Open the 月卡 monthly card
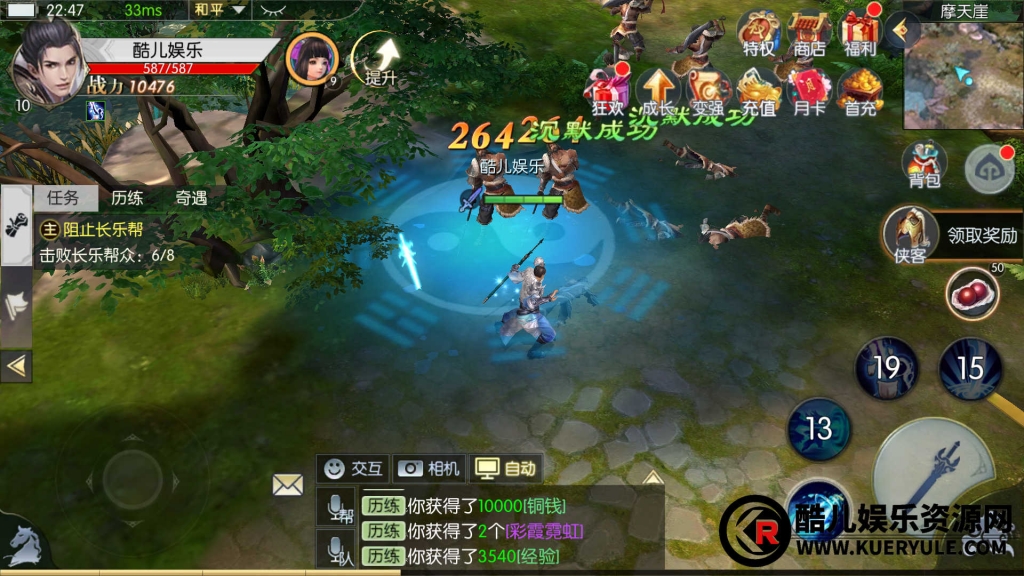Image resolution: width=1024 pixels, height=576 pixels. click(808, 90)
